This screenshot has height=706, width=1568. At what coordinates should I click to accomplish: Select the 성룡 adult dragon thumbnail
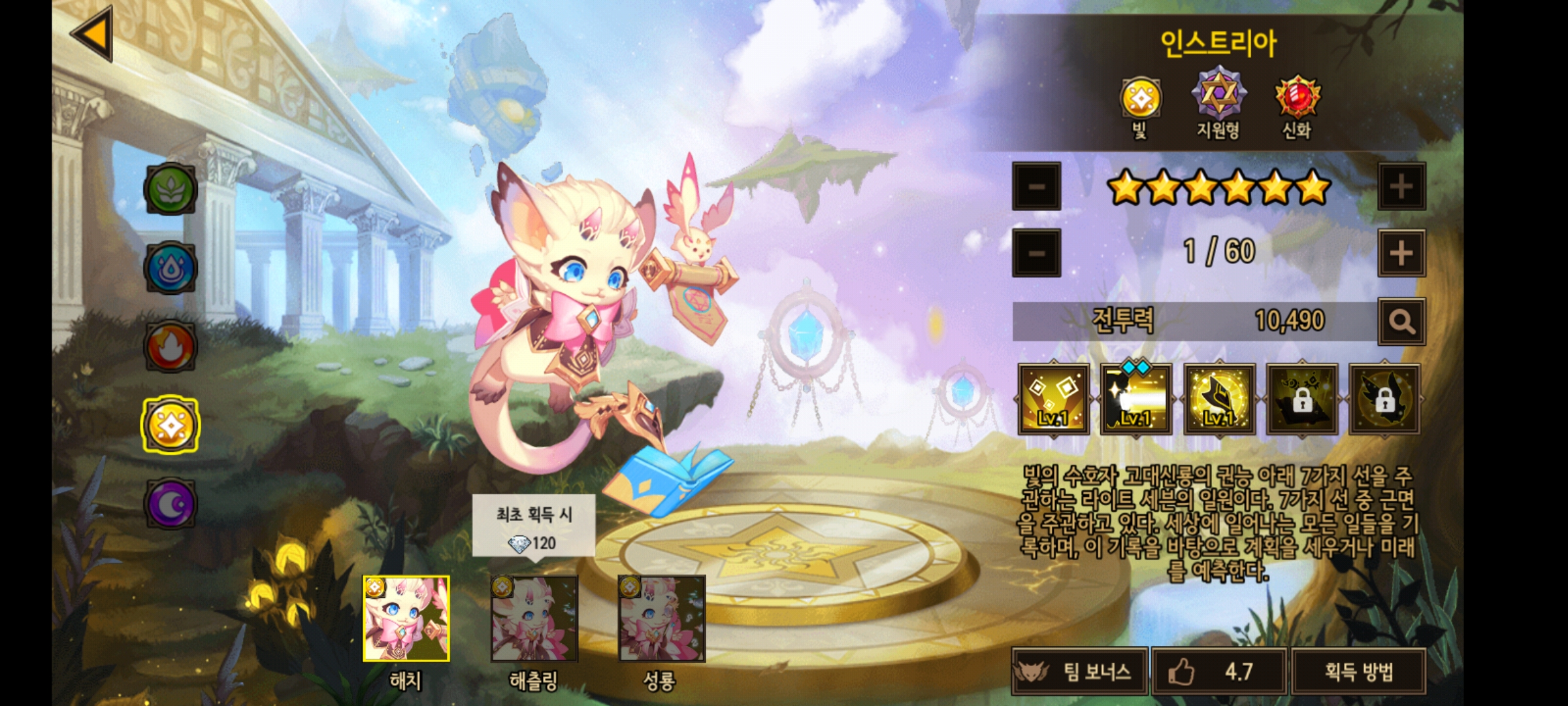[661, 618]
